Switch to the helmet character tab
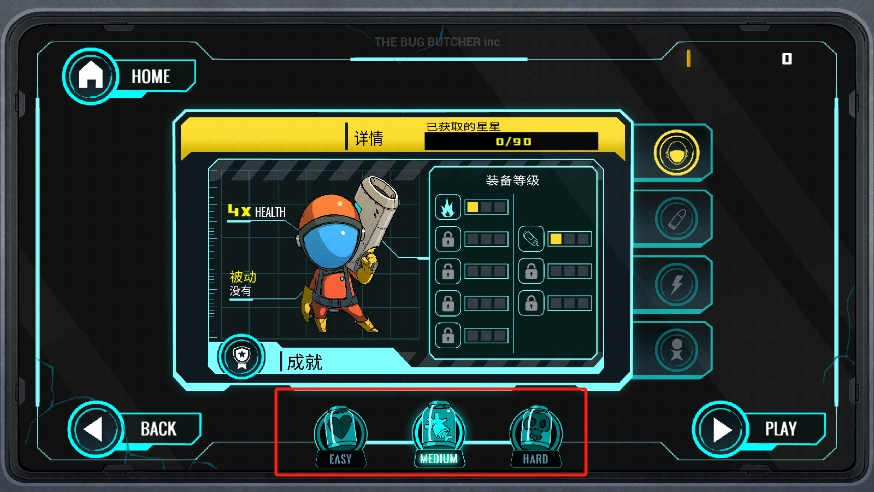Screen dimensions: 874x492 pos(676,153)
